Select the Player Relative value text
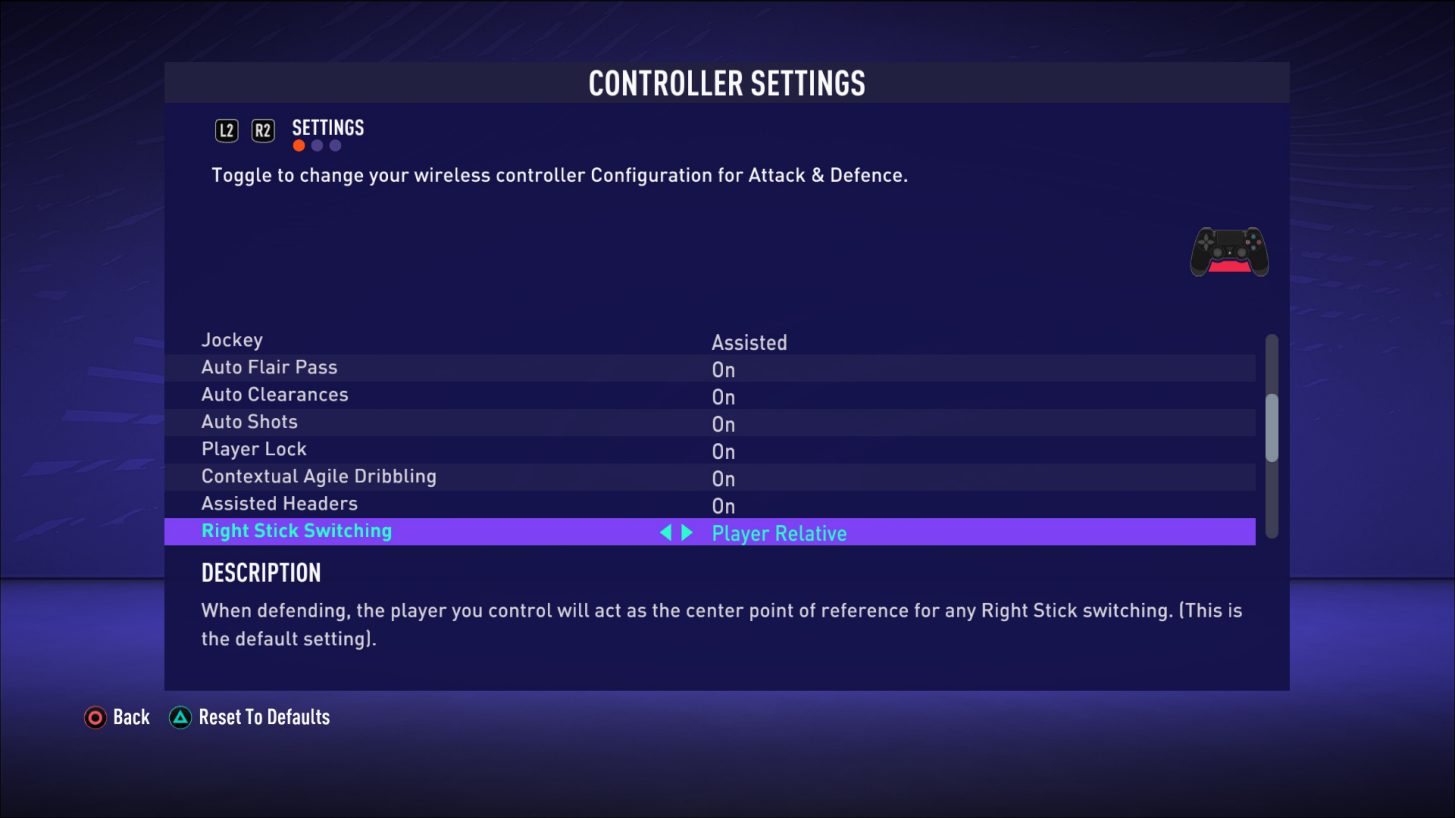Screen dimensions: 1455x818 click(x=779, y=533)
